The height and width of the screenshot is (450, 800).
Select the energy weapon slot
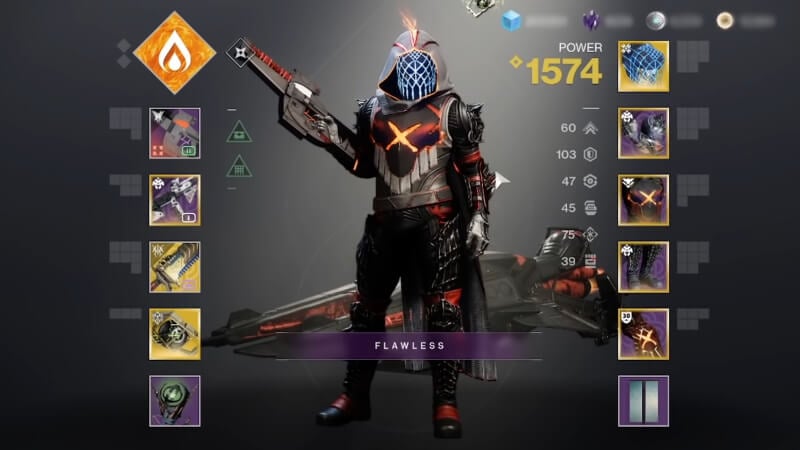(x=174, y=200)
